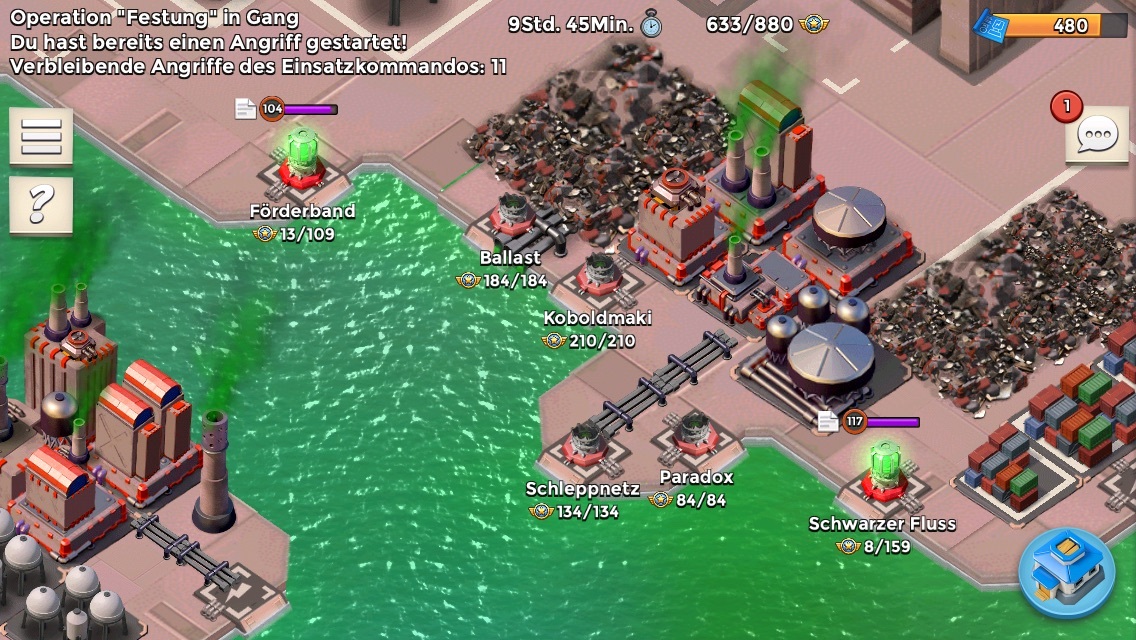Open the note icon beside level 117

(828, 422)
